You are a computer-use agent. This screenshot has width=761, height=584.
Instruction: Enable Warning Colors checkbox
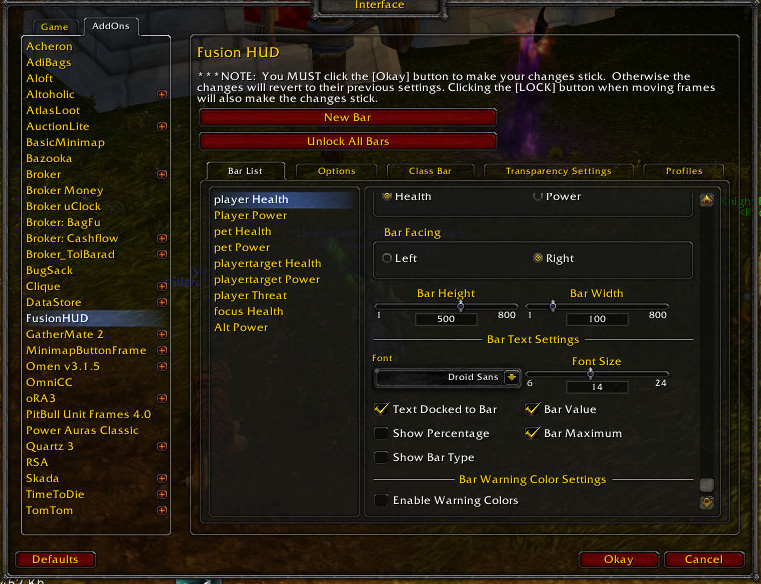point(382,501)
